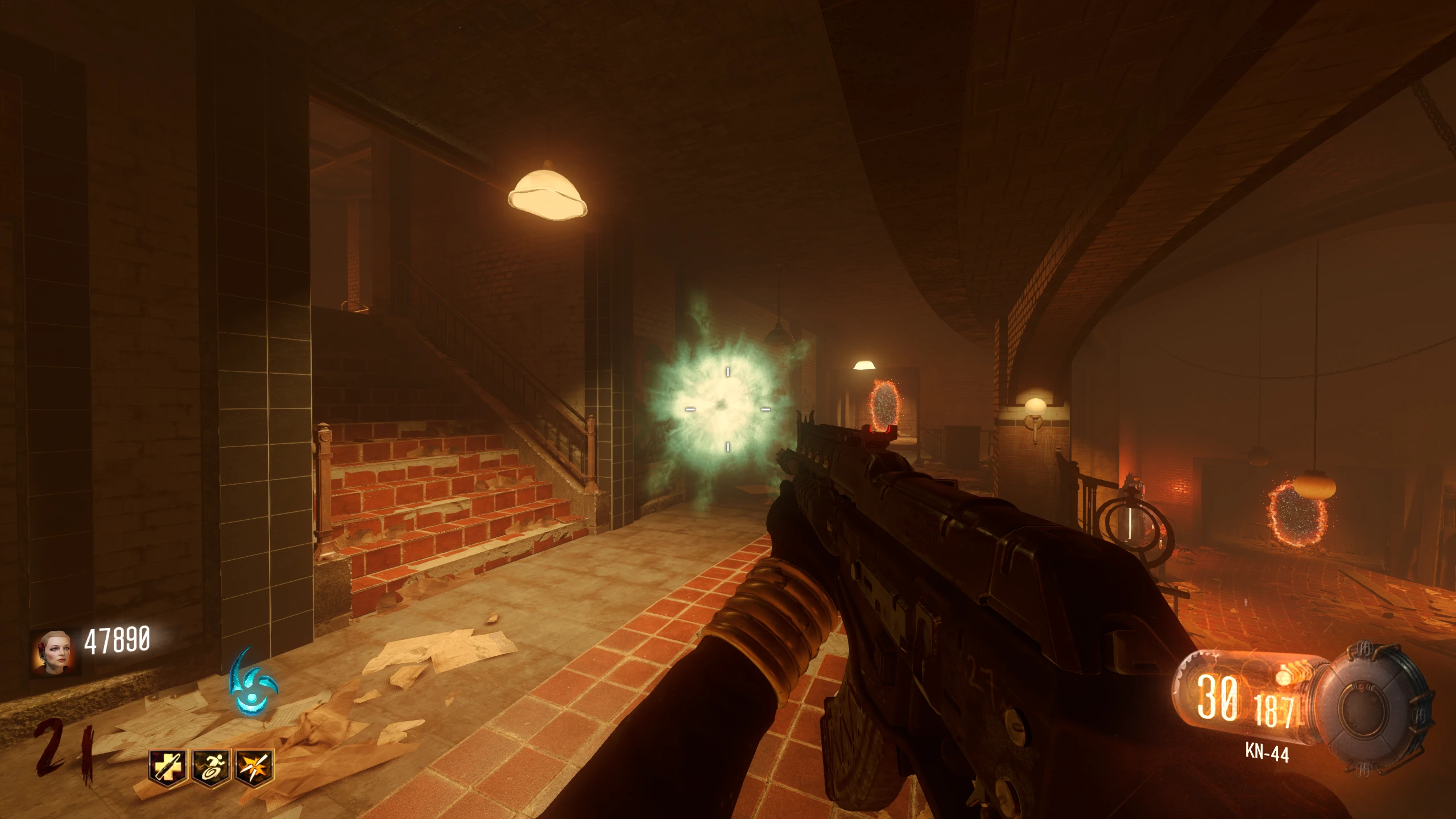Image resolution: width=1456 pixels, height=819 pixels.
Task: Select the KN-44 weapon name label
Action: tap(1267, 753)
